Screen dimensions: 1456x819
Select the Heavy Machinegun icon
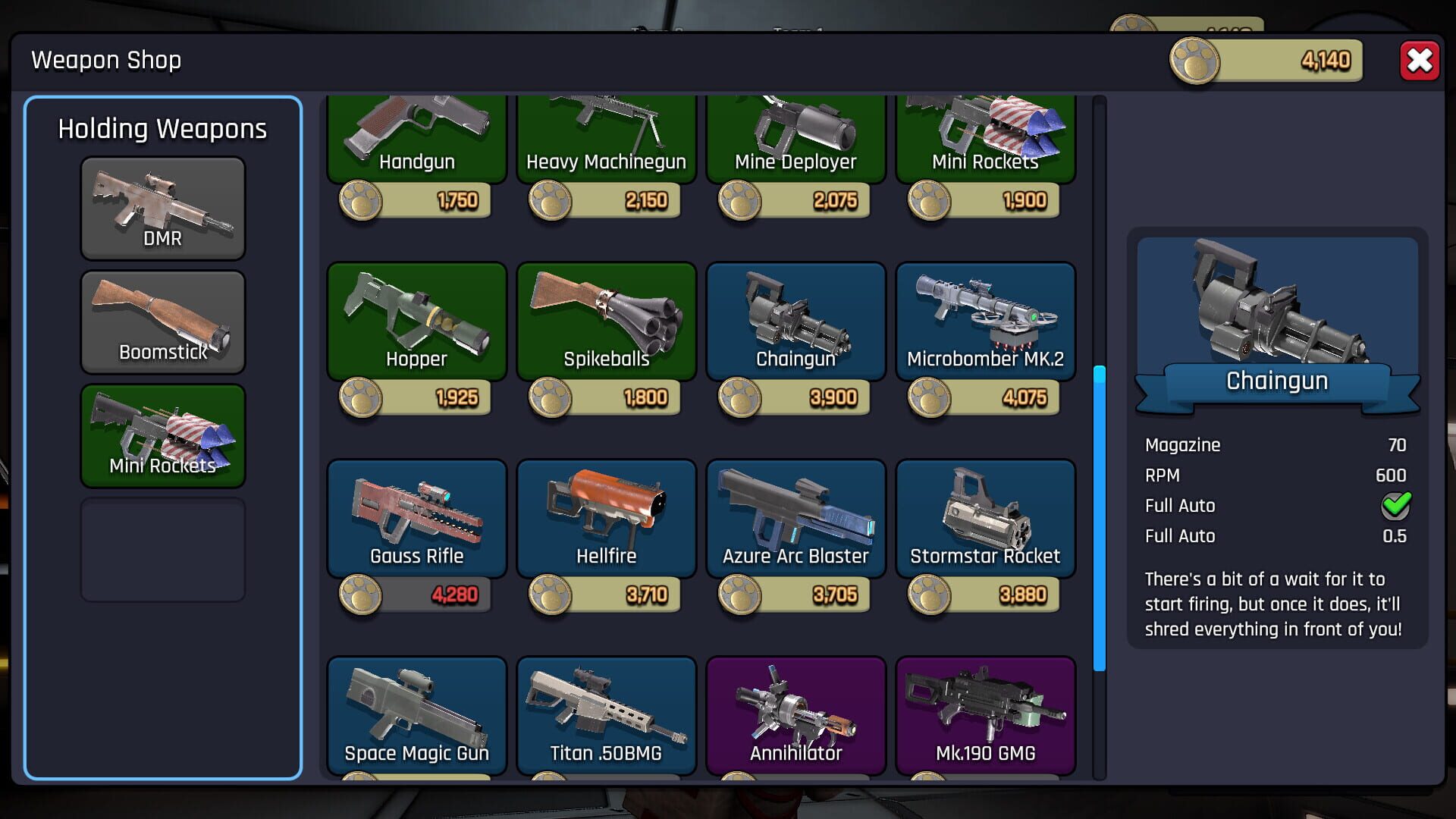(x=606, y=136)
